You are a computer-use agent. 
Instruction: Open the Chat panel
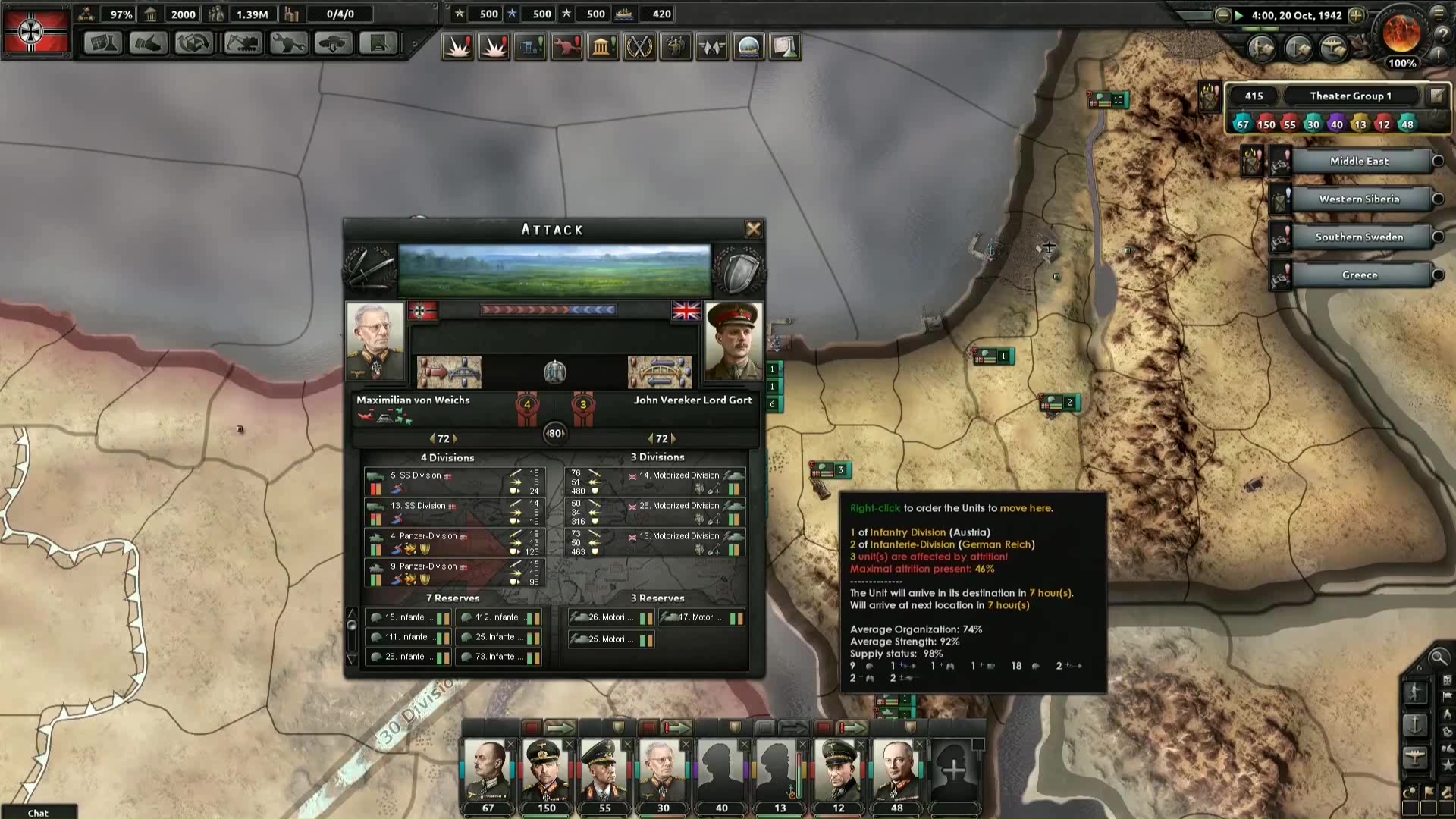click(x=38, y=812)
